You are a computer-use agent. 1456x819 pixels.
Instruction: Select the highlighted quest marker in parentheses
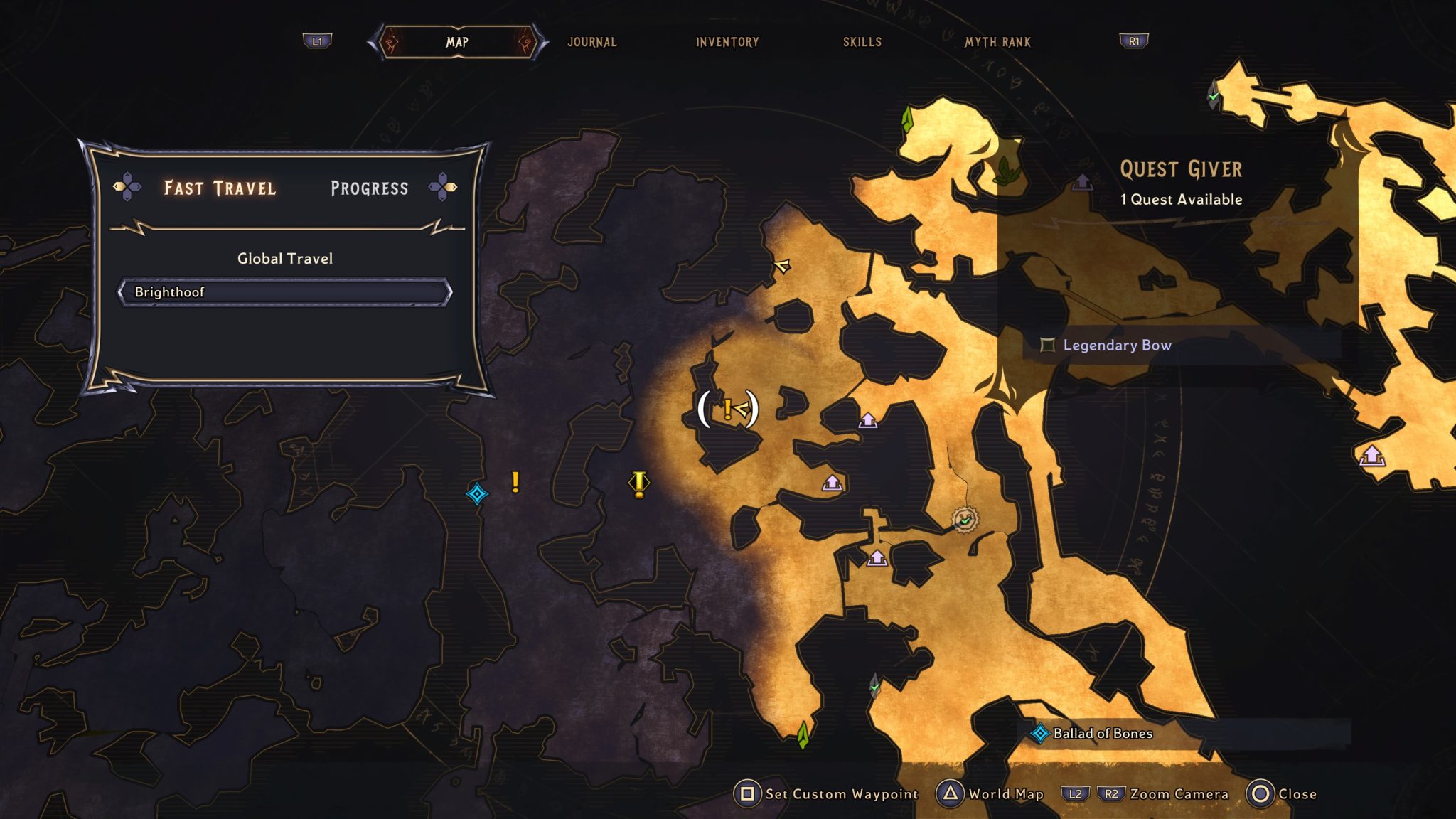point(727,410)
